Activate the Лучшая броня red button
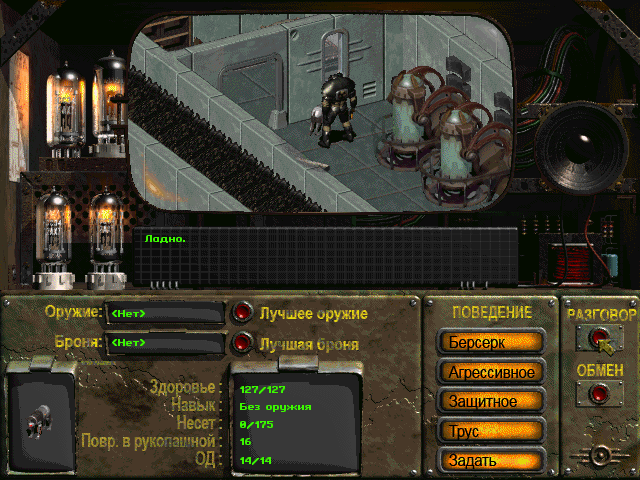Viewport: 640px width, 480px height. [x=242, y=343]
